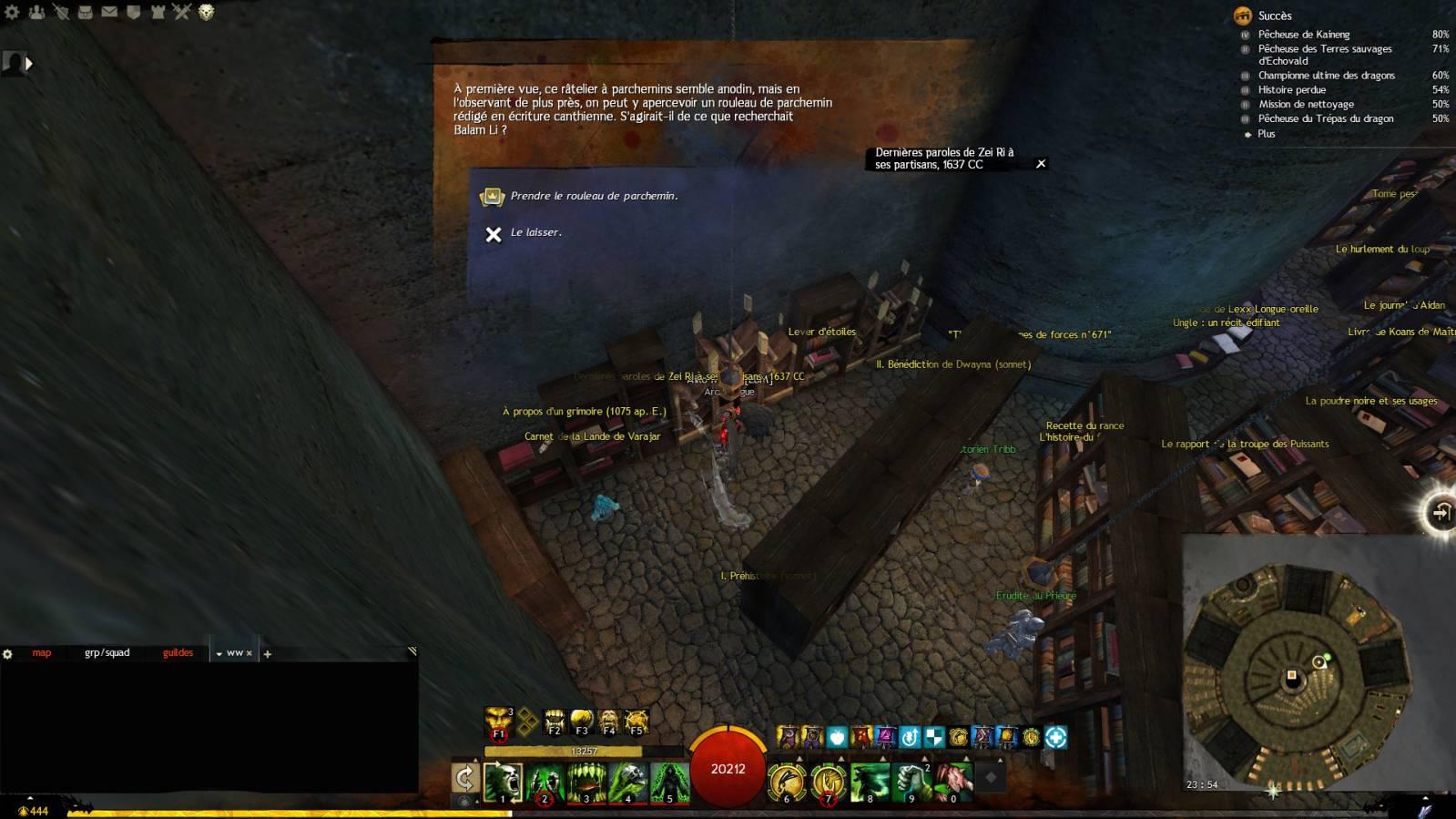Use the healing skill in slot 6
The image size is (1456, 819).
pyautogui.click(x=786, y=783)
